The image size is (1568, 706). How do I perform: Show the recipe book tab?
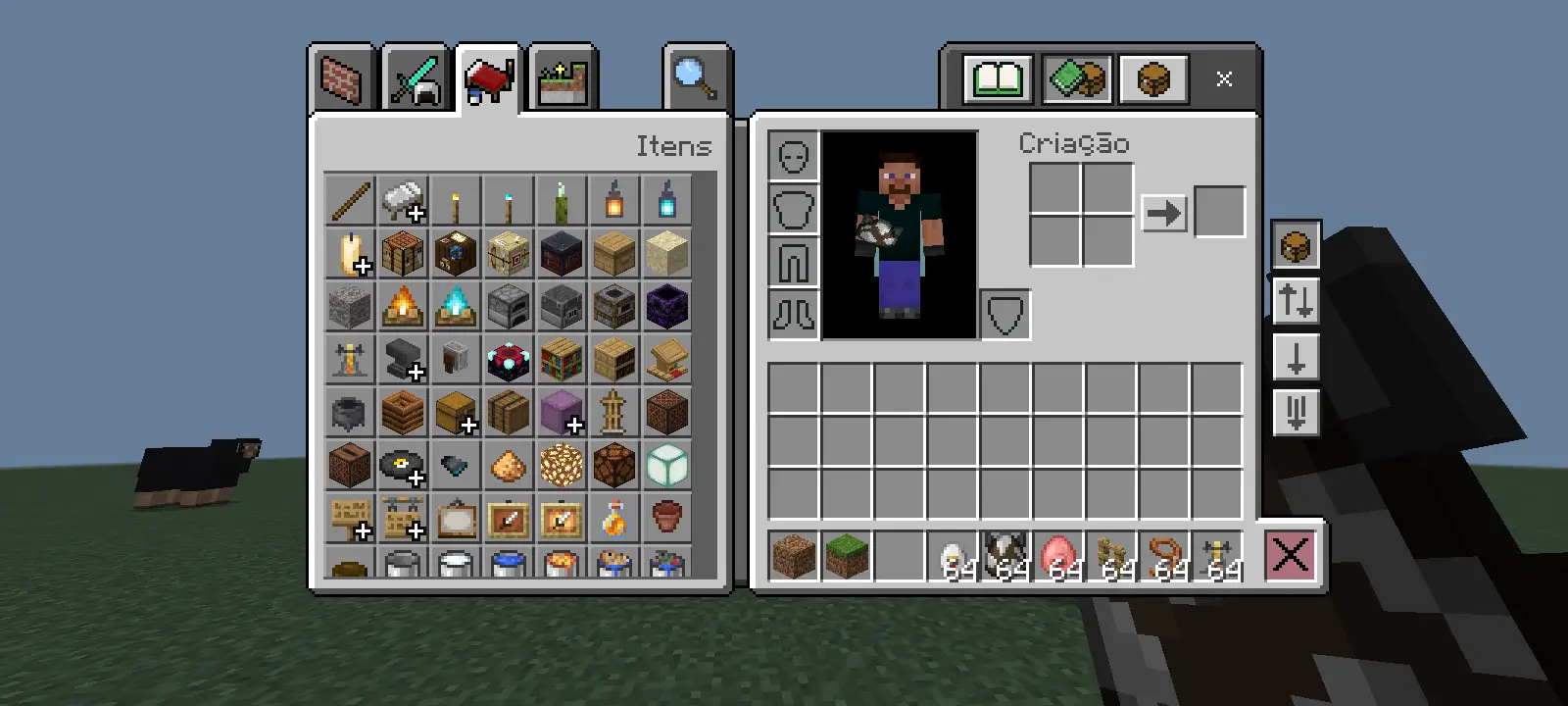(999, 78)
